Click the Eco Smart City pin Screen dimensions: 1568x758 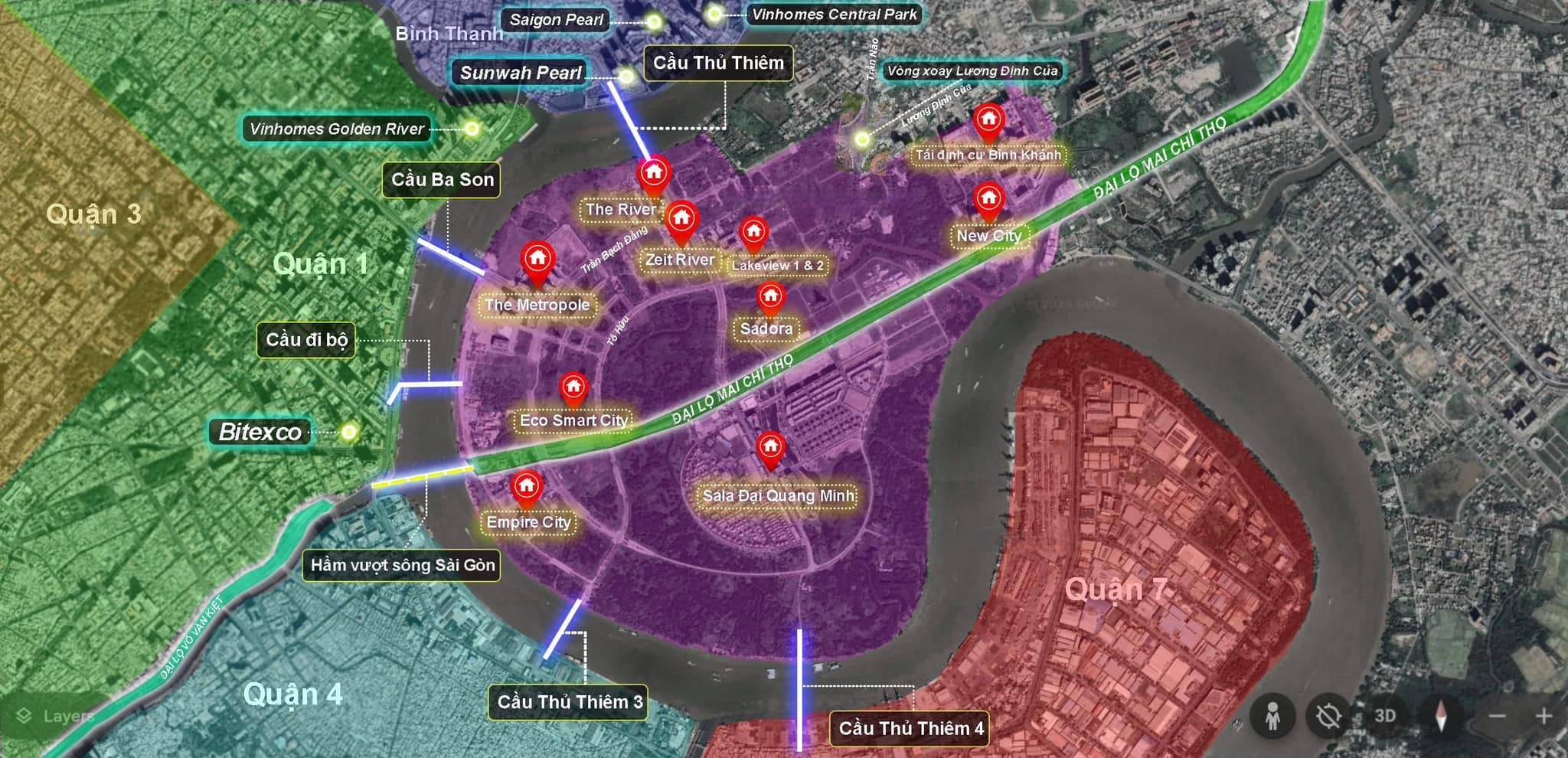click(x=573, y=387)
